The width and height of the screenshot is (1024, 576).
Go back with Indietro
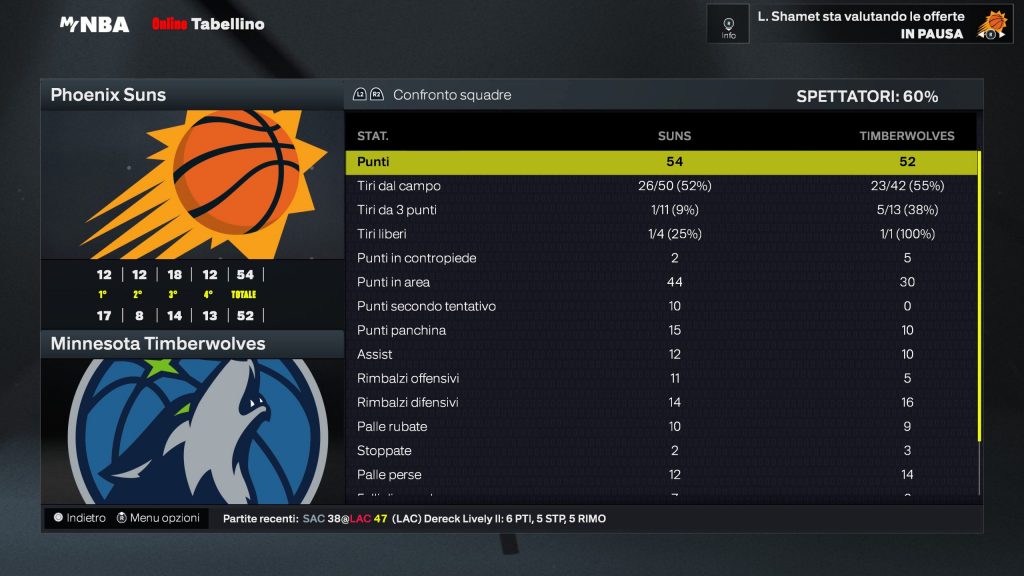(x=79, y=518)
